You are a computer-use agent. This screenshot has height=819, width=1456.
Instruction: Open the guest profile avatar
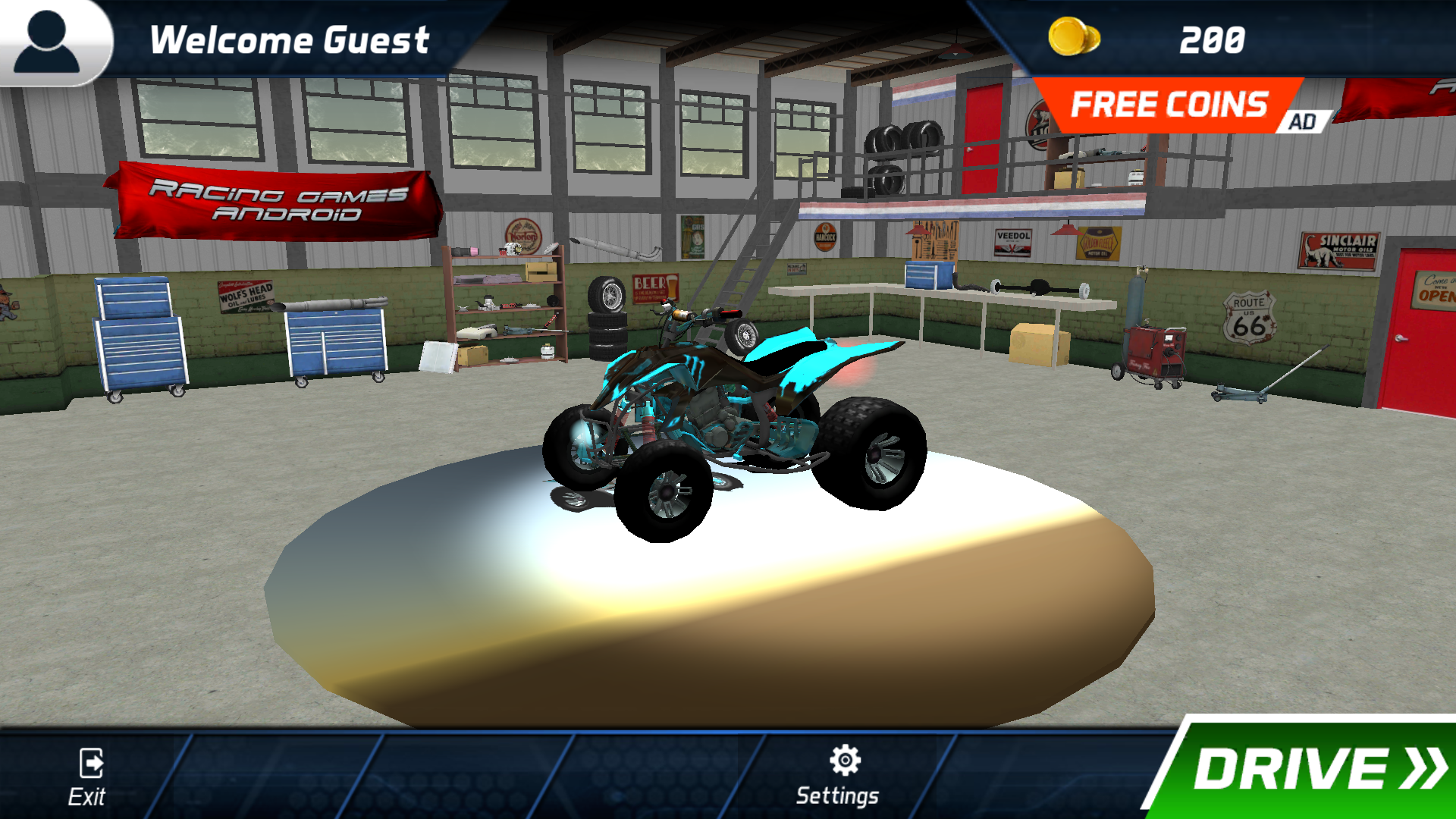49,42
